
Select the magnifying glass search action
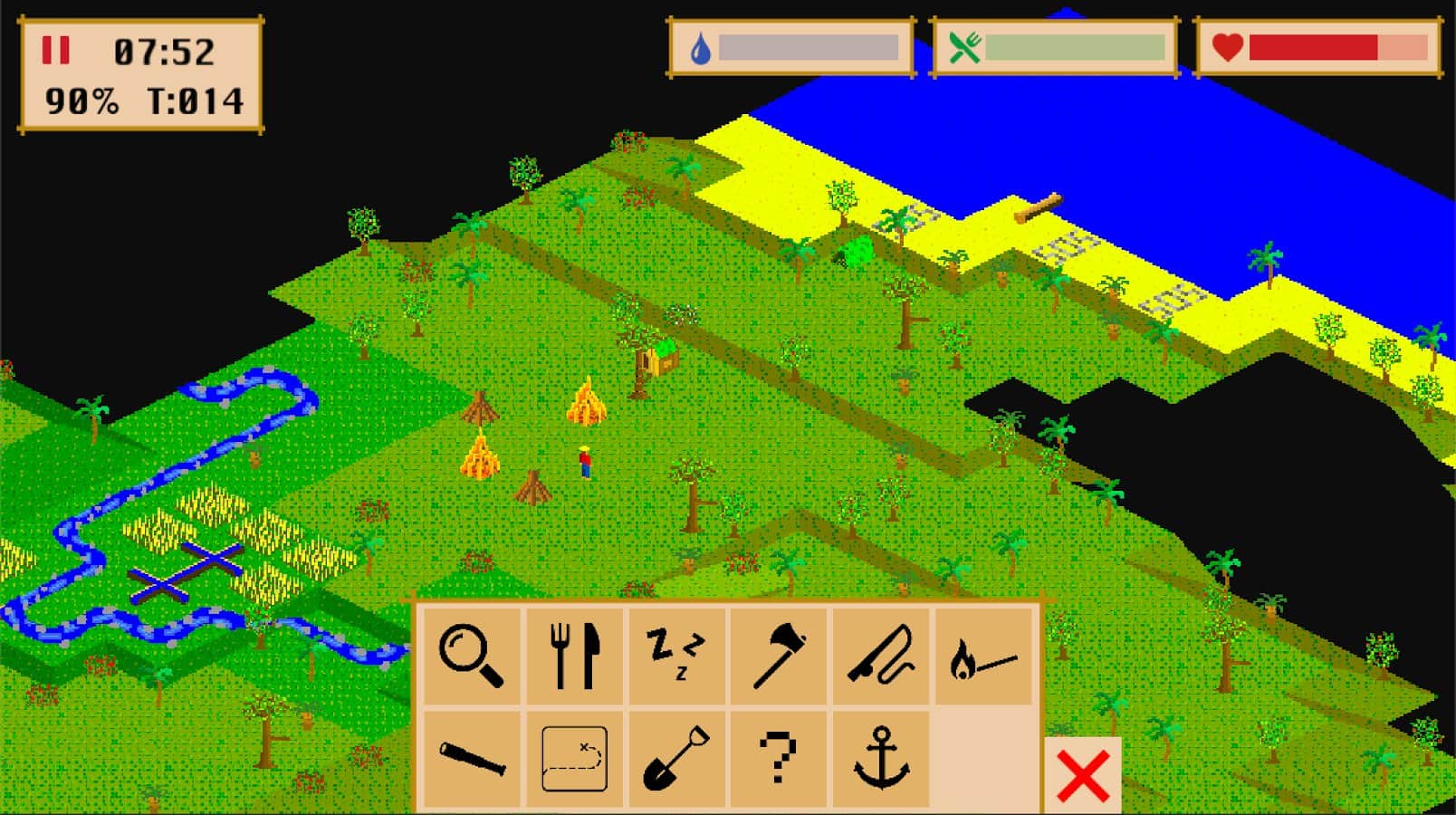tap(471, 657)
